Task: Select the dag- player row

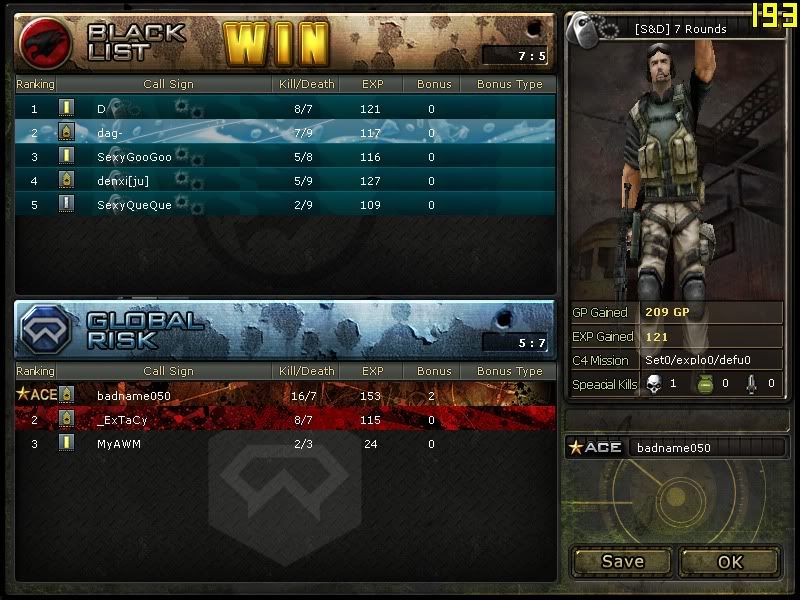Action: point(285,132)
